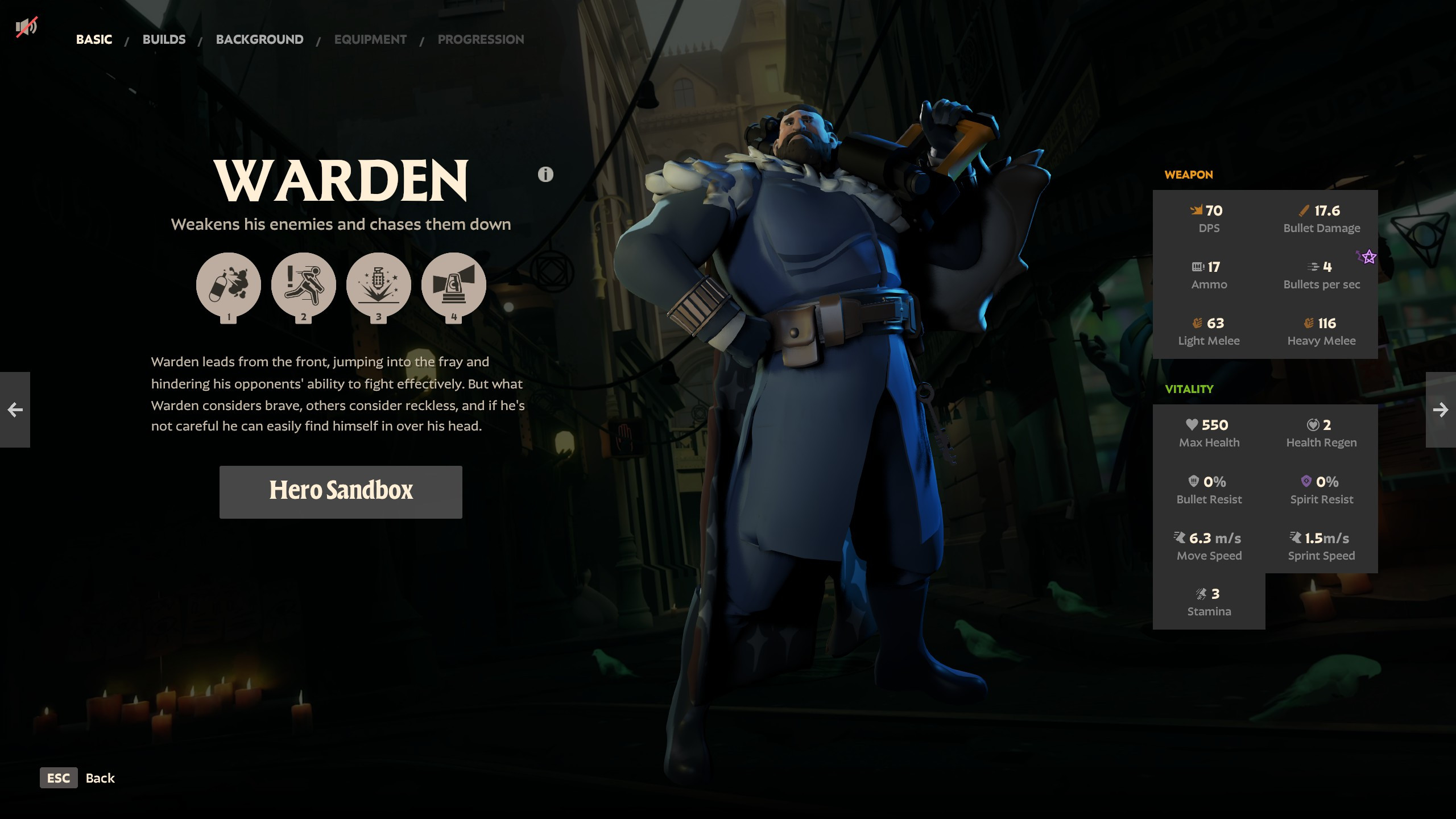1456x819 pixels.
Task: Select Warden's Alchemical Flask ability icon
Action: 228,286
